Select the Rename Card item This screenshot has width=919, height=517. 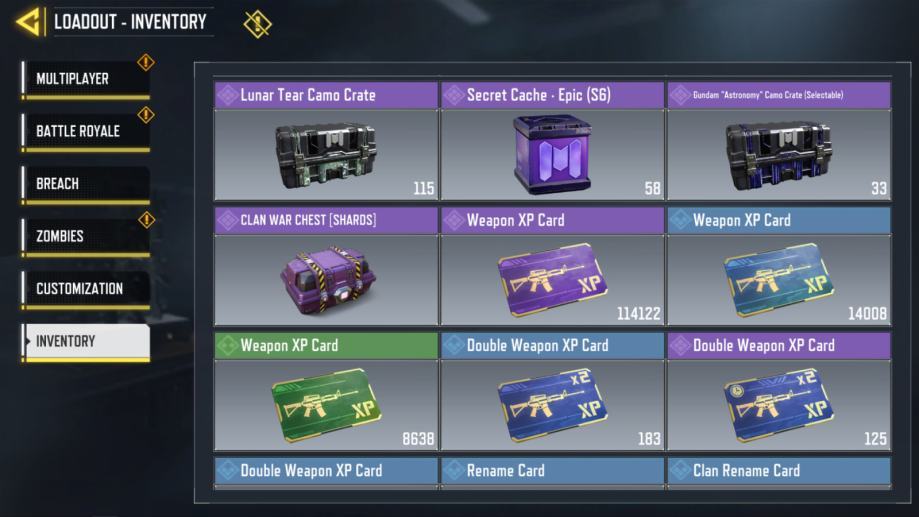[x=552, y=471]
